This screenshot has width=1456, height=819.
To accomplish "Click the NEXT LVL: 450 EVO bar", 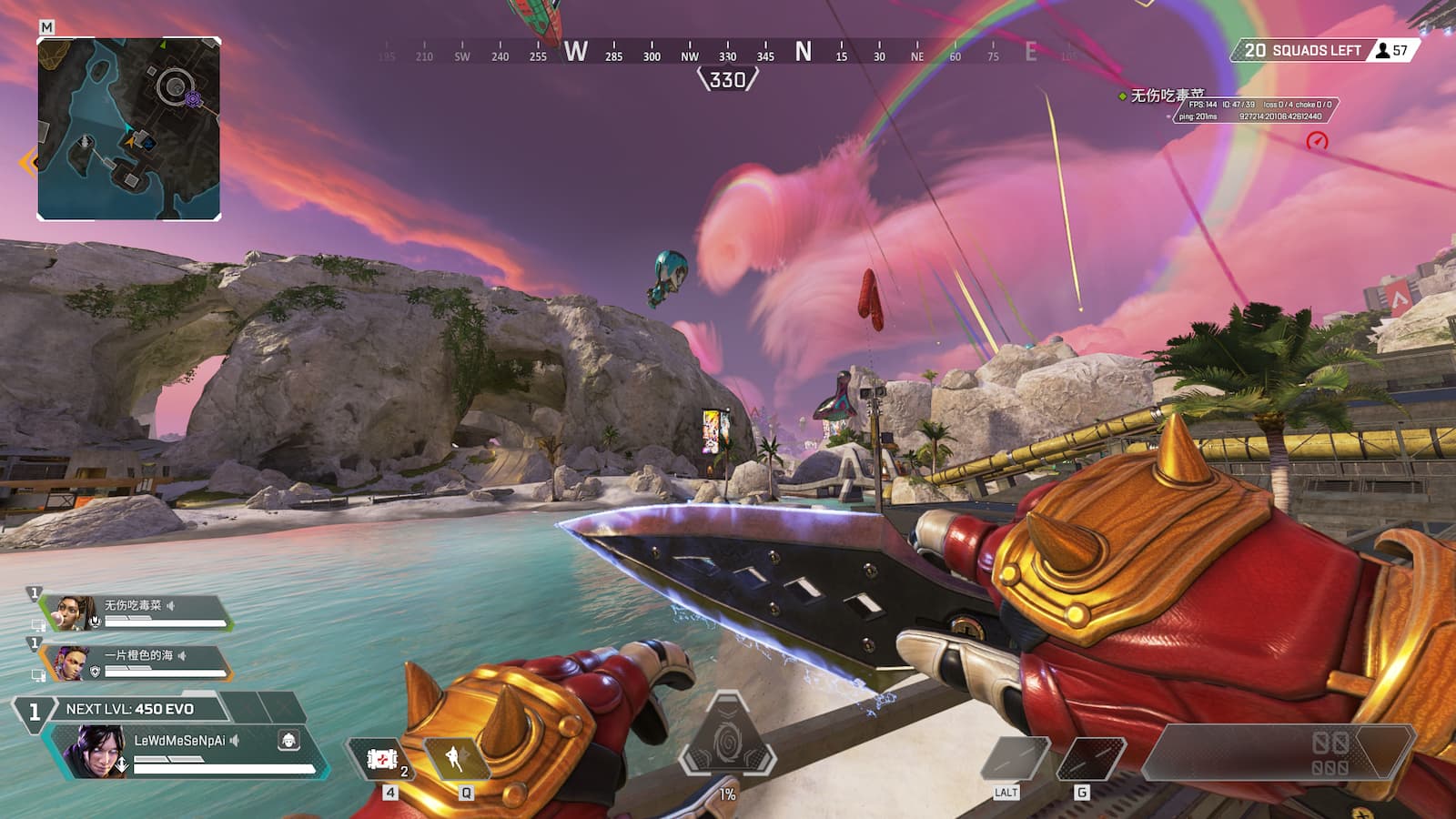I will point(131,709).
